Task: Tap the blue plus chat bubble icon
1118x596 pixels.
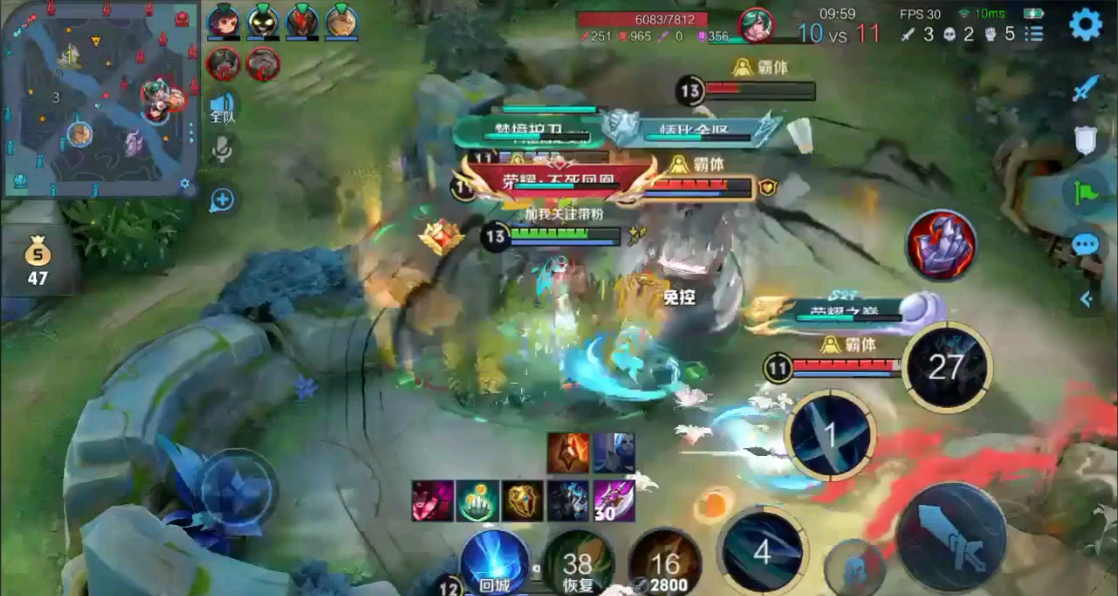Action: tap(222, 200)
